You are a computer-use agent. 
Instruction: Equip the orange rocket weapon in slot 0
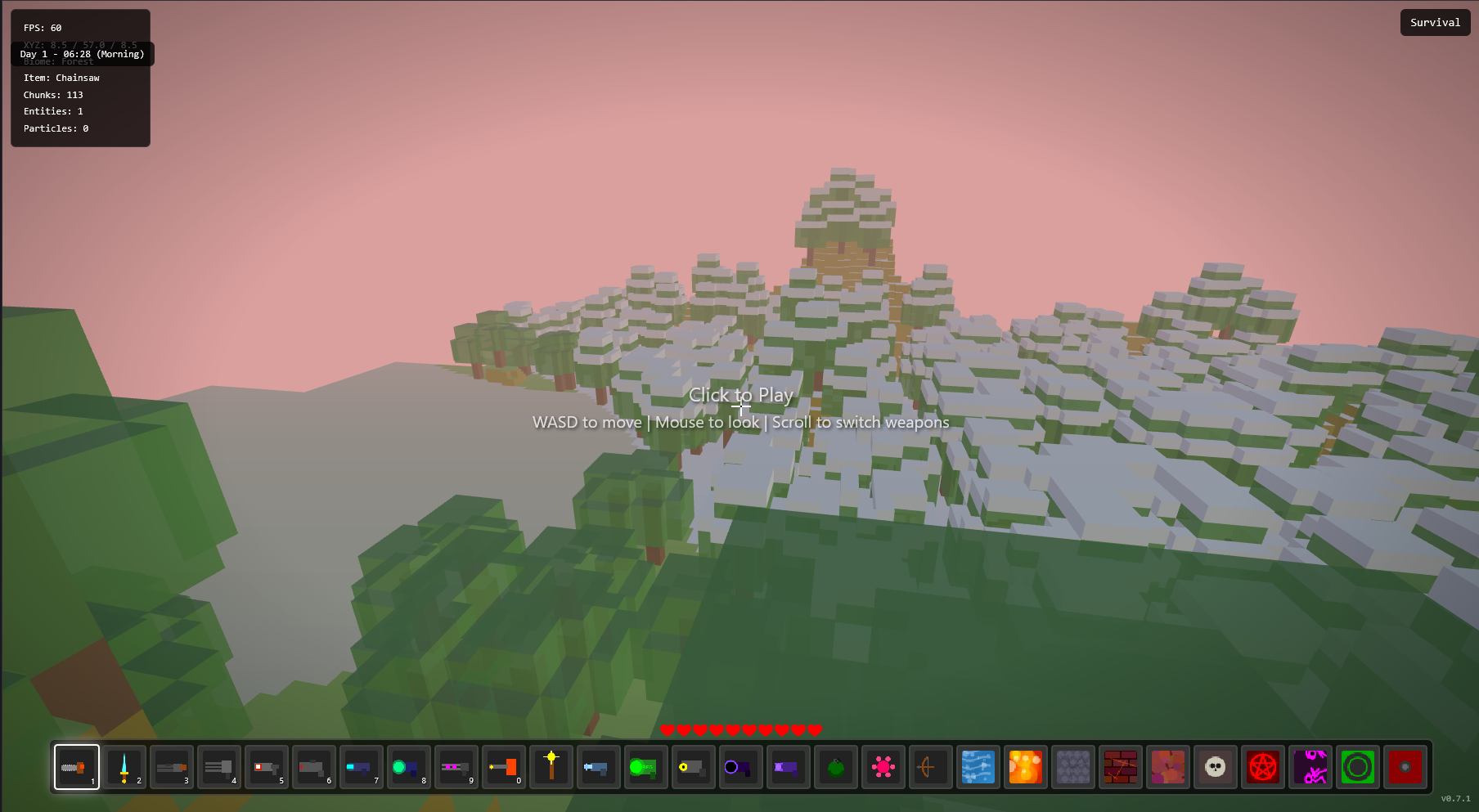(503, 767)
